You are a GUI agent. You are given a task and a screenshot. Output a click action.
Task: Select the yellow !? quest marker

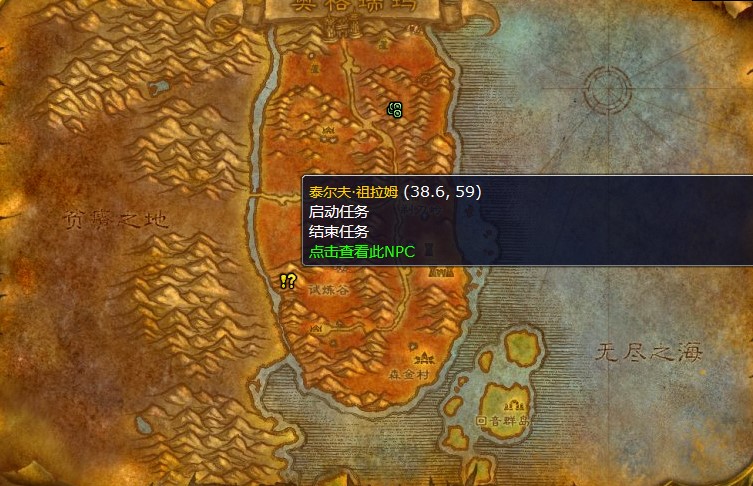288,282
